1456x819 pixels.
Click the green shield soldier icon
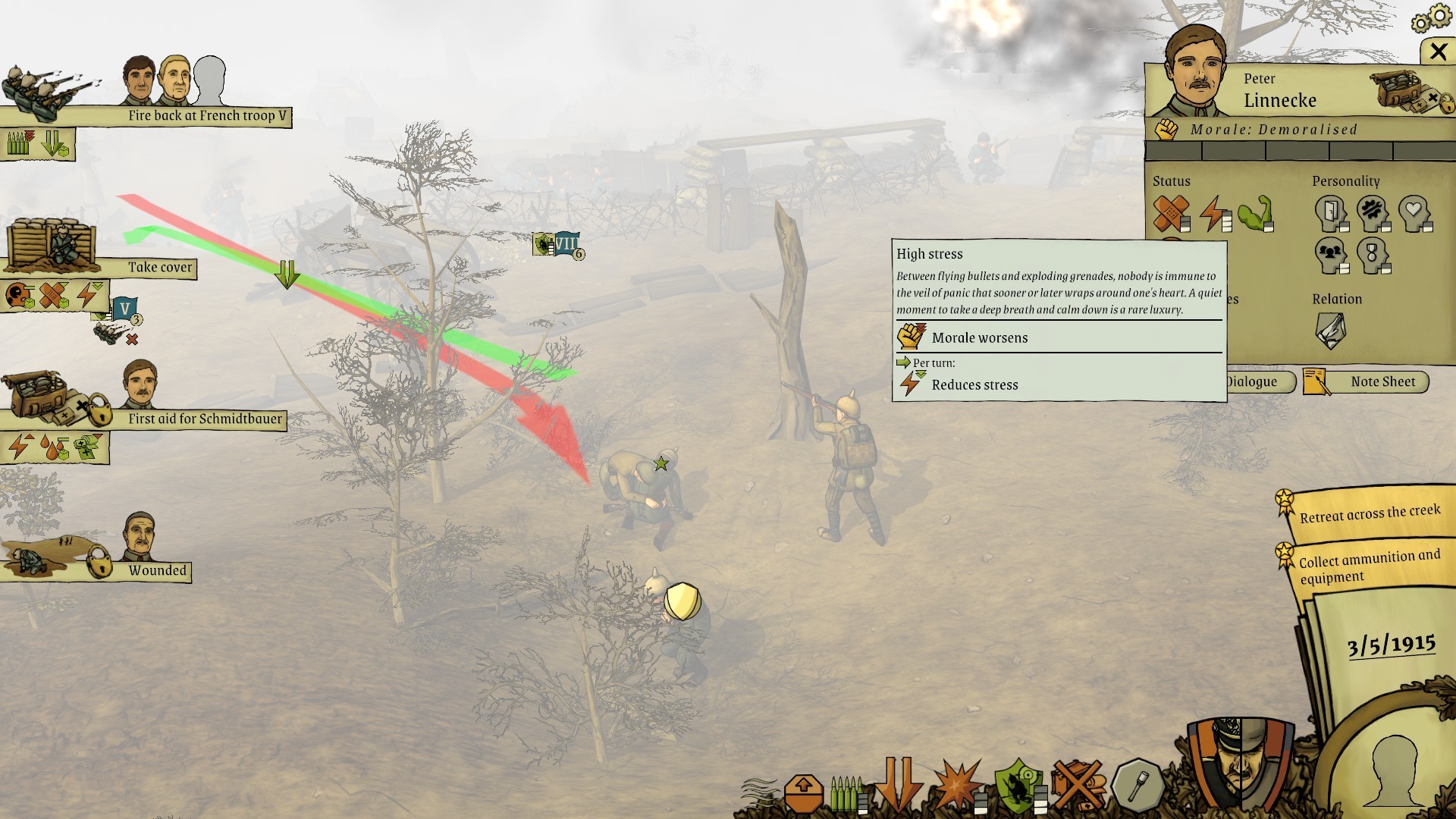[1018, 787]
